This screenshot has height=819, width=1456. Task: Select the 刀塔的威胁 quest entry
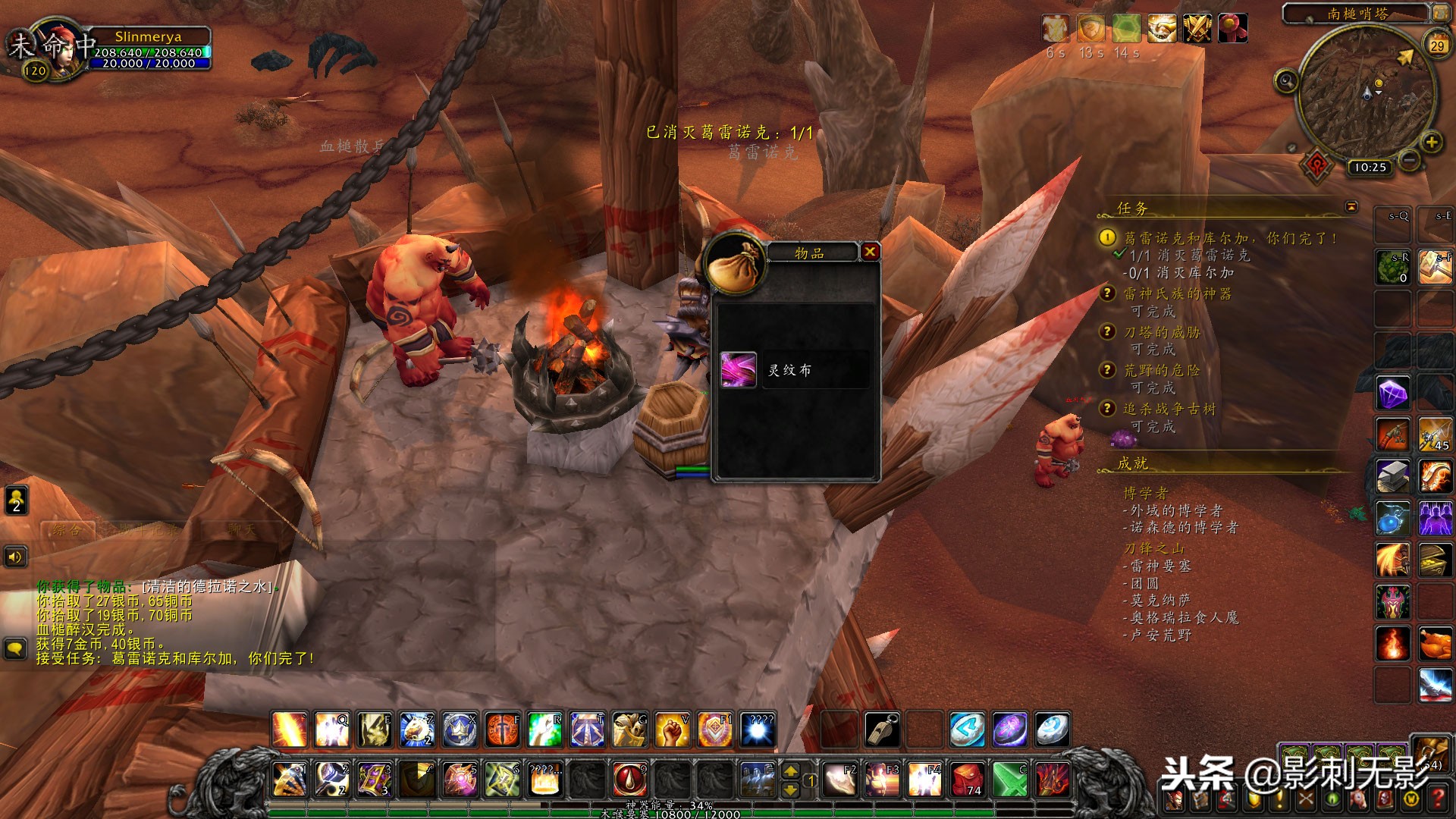click(1162, 332)
